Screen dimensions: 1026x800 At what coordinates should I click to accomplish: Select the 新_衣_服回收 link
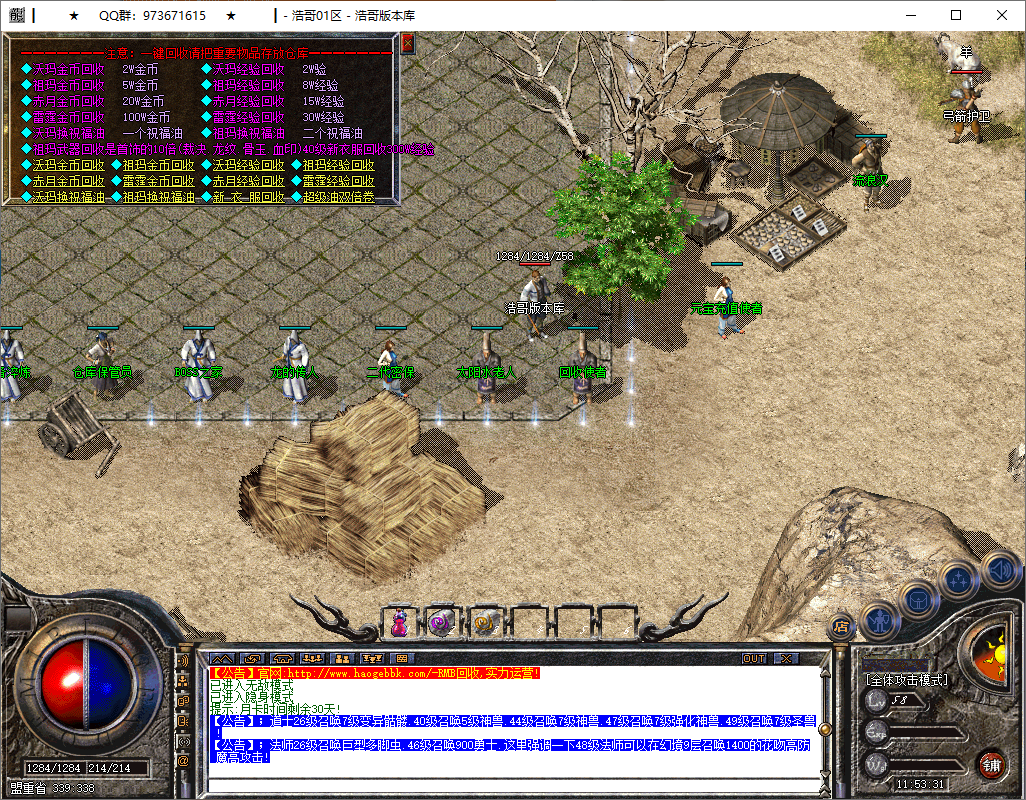click(248, 197)
